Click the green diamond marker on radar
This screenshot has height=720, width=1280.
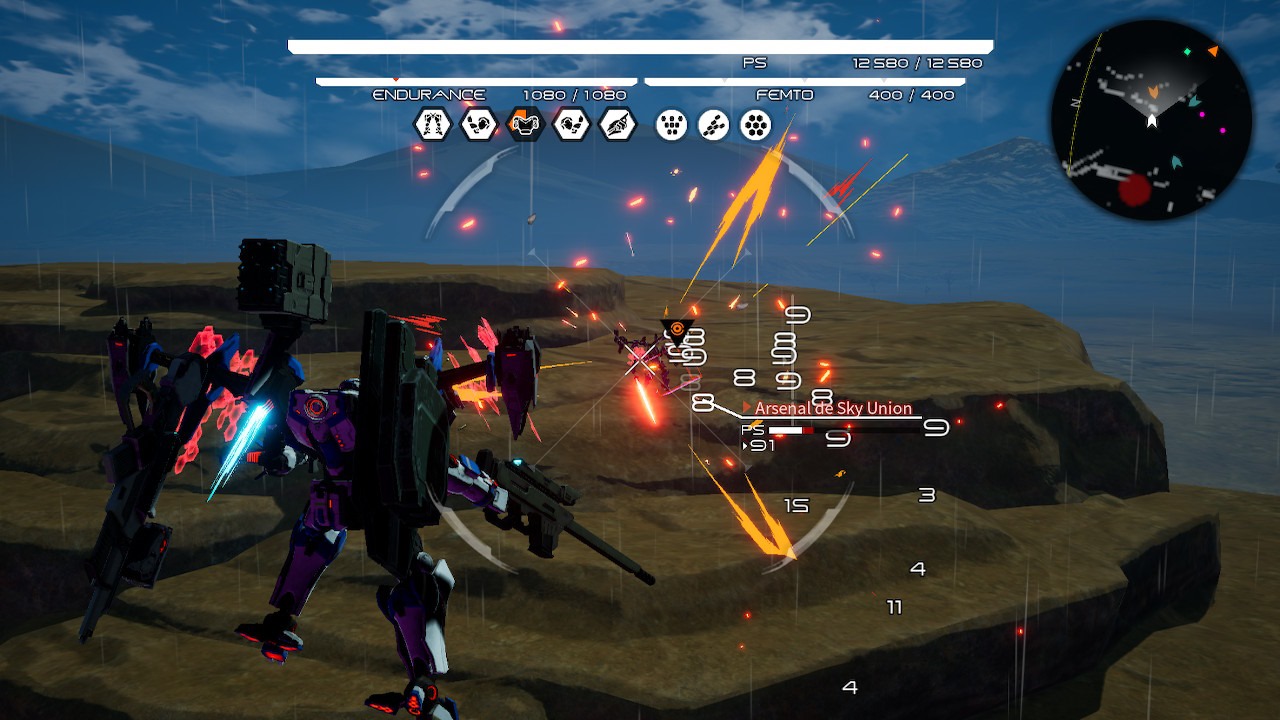[1187, 52]
